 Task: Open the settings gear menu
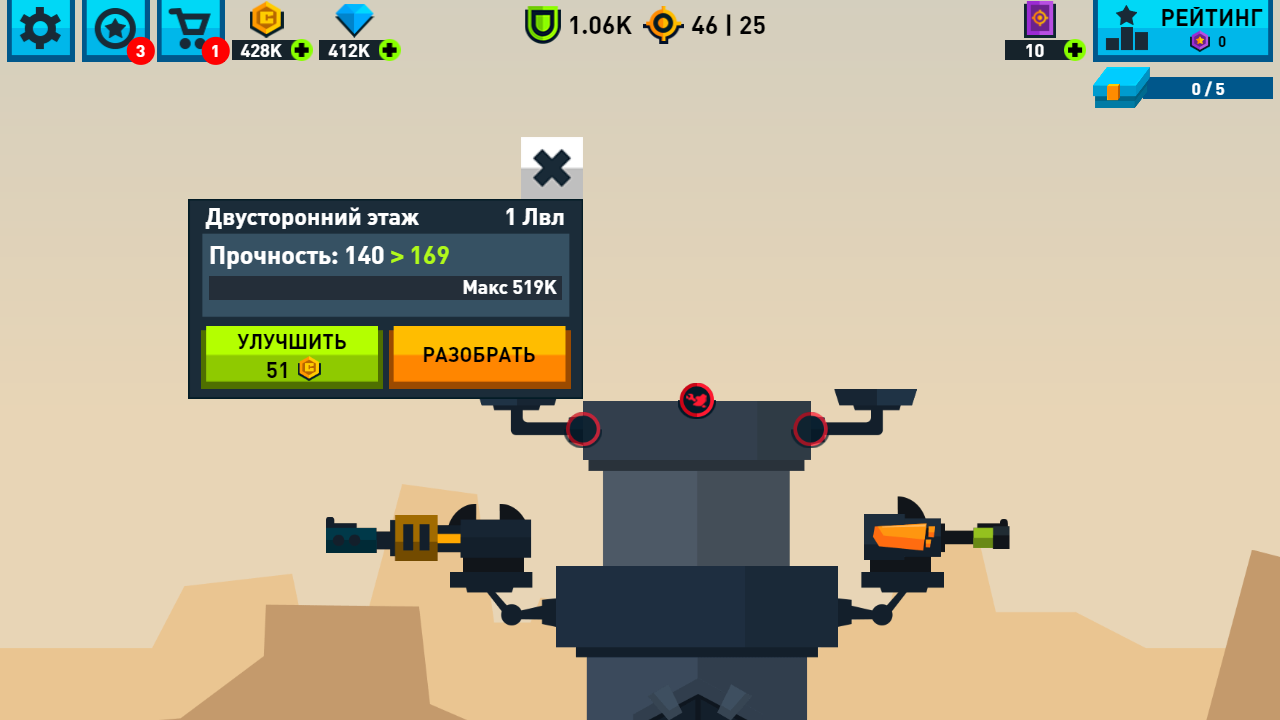[x=40, y=30]
